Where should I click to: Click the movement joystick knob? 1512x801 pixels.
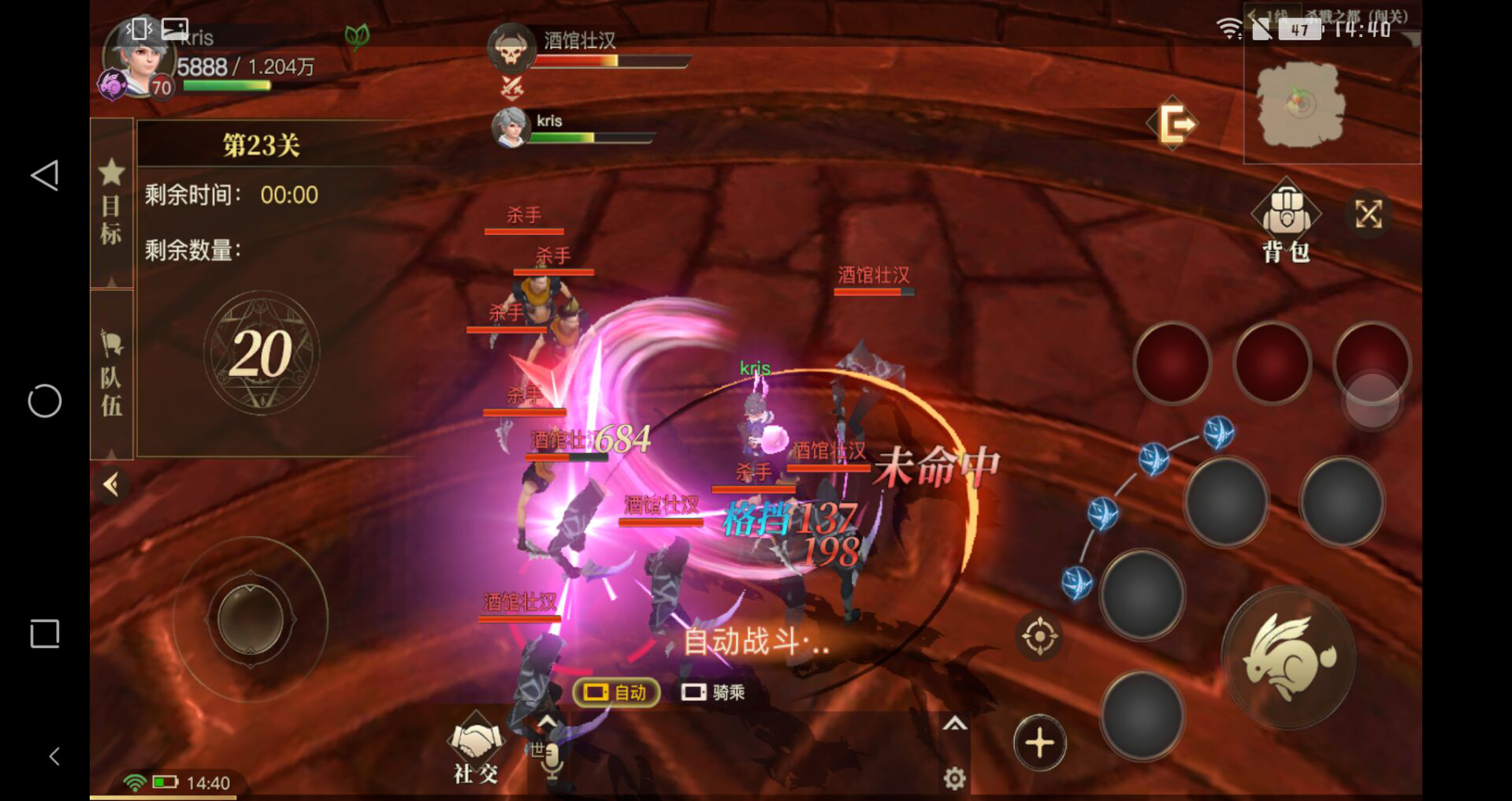click(x=251, y=619)
